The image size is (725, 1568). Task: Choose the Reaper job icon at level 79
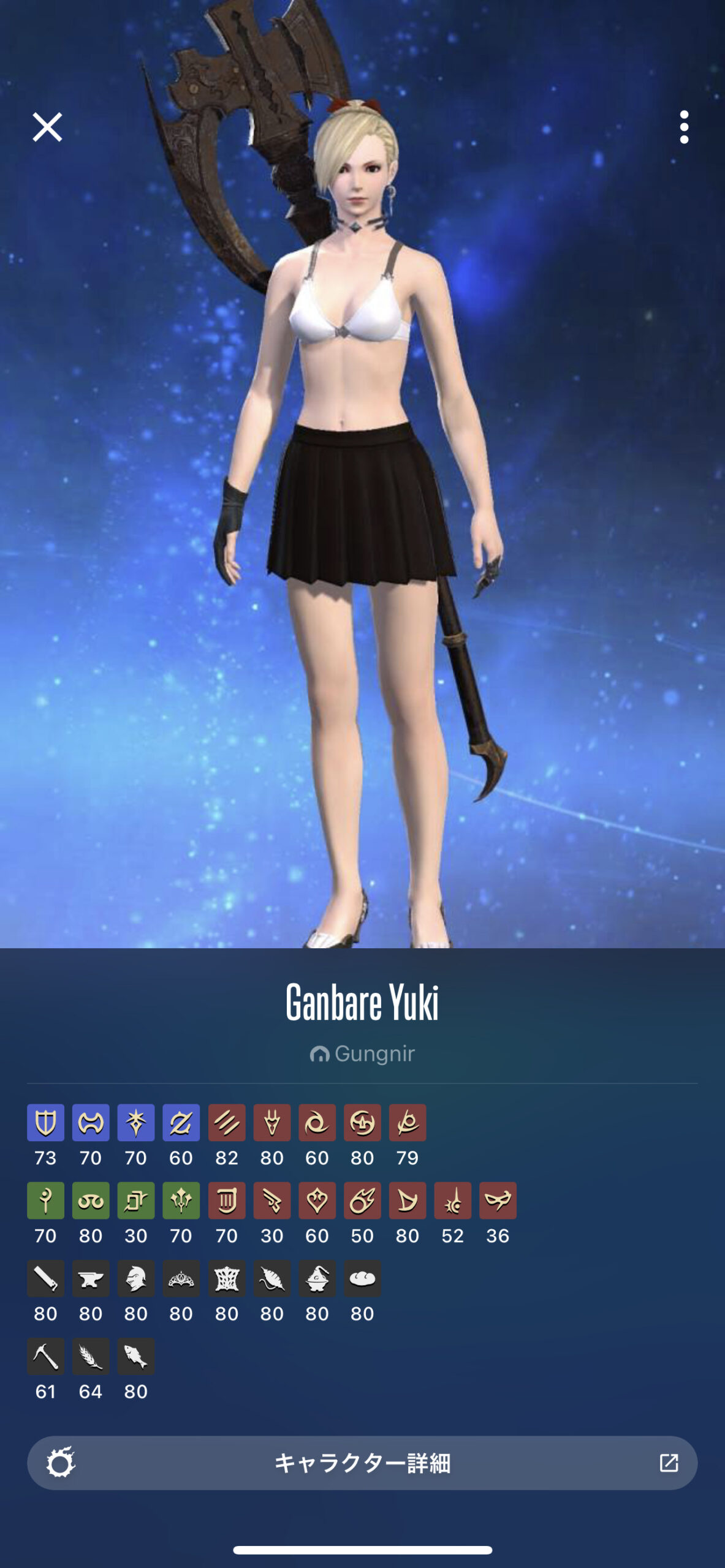(408, 1123)
